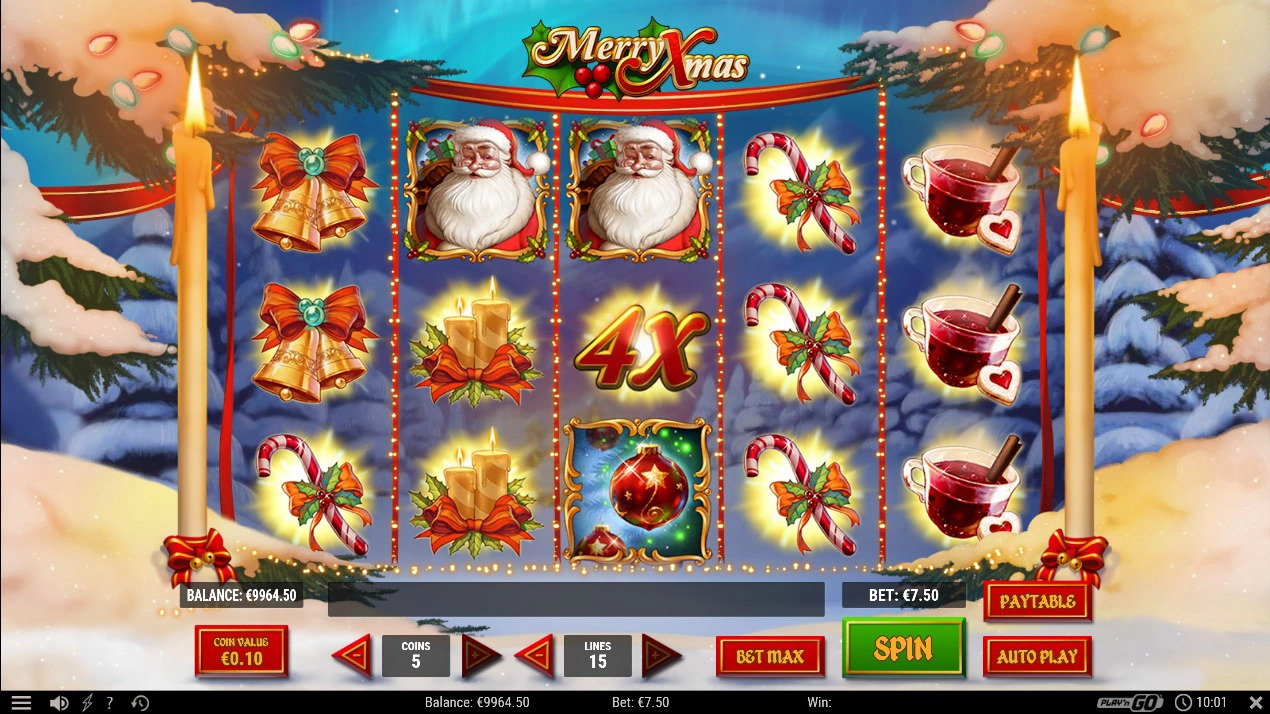Set the wager with Bet Max

(x=770, y=657)
